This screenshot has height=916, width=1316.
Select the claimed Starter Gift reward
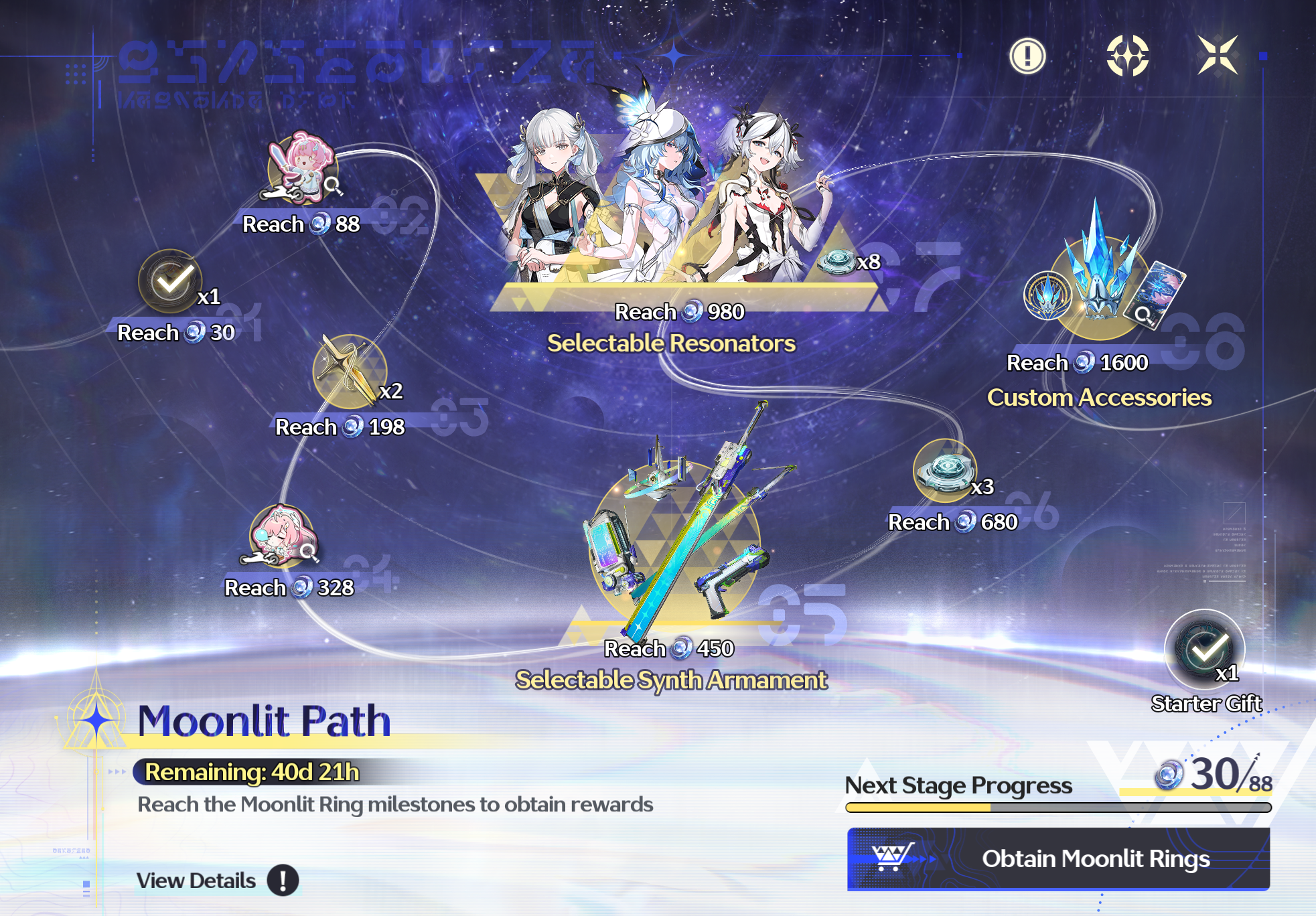coord(1204,649)
